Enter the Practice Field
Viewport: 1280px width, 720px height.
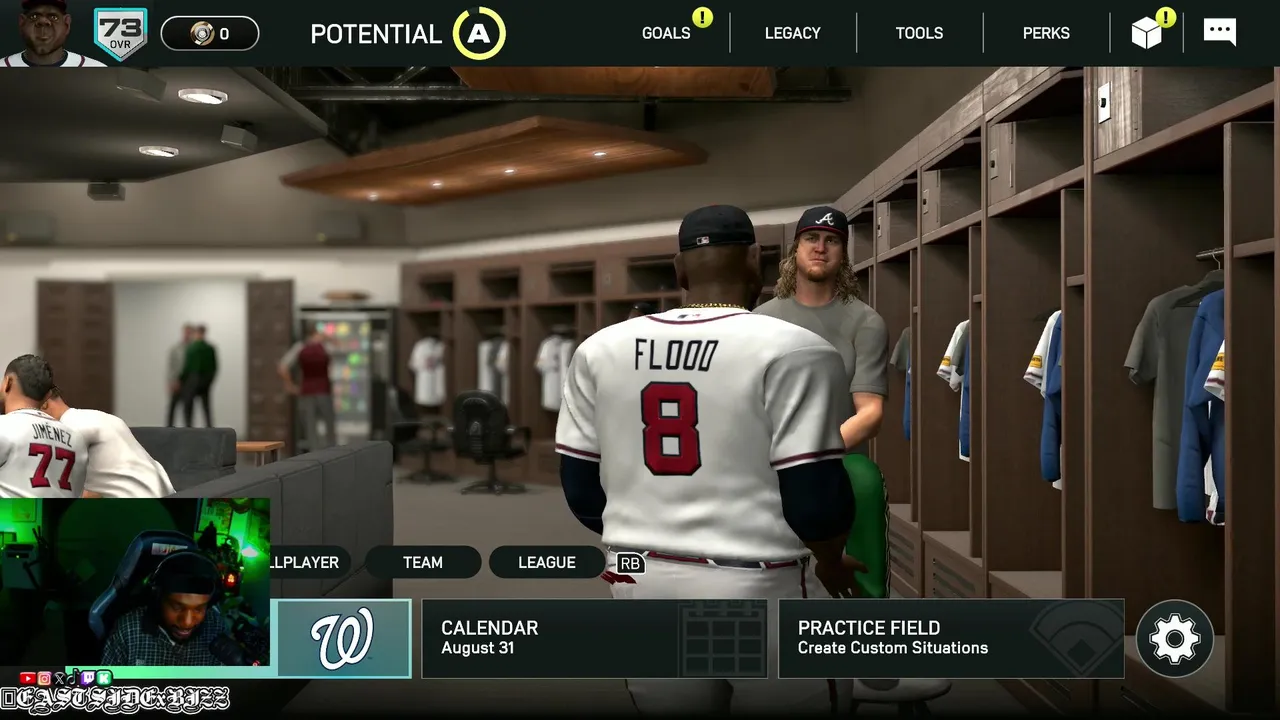(950, 638)
